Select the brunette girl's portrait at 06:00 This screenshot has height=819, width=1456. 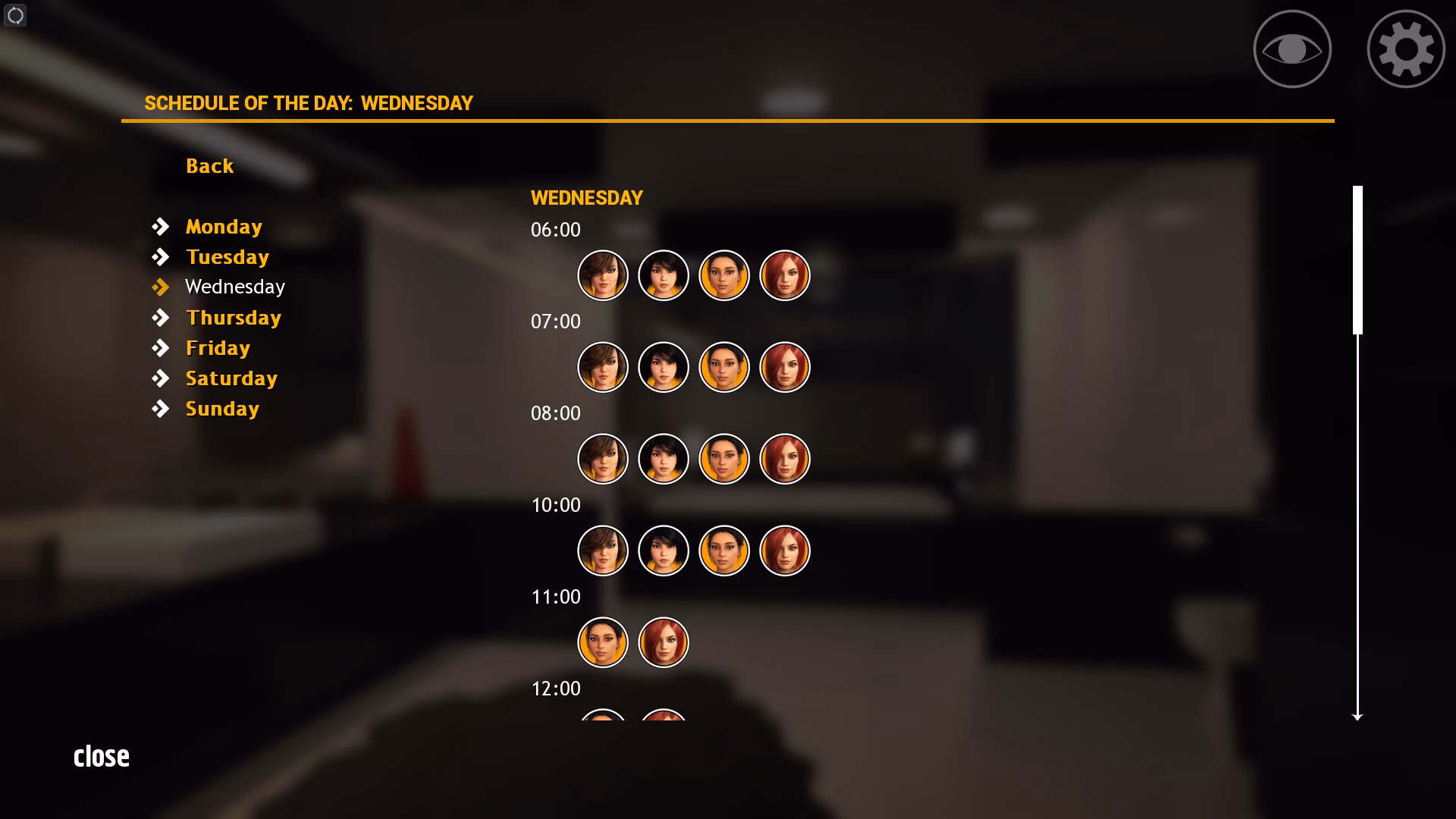(x=602, y=275)
